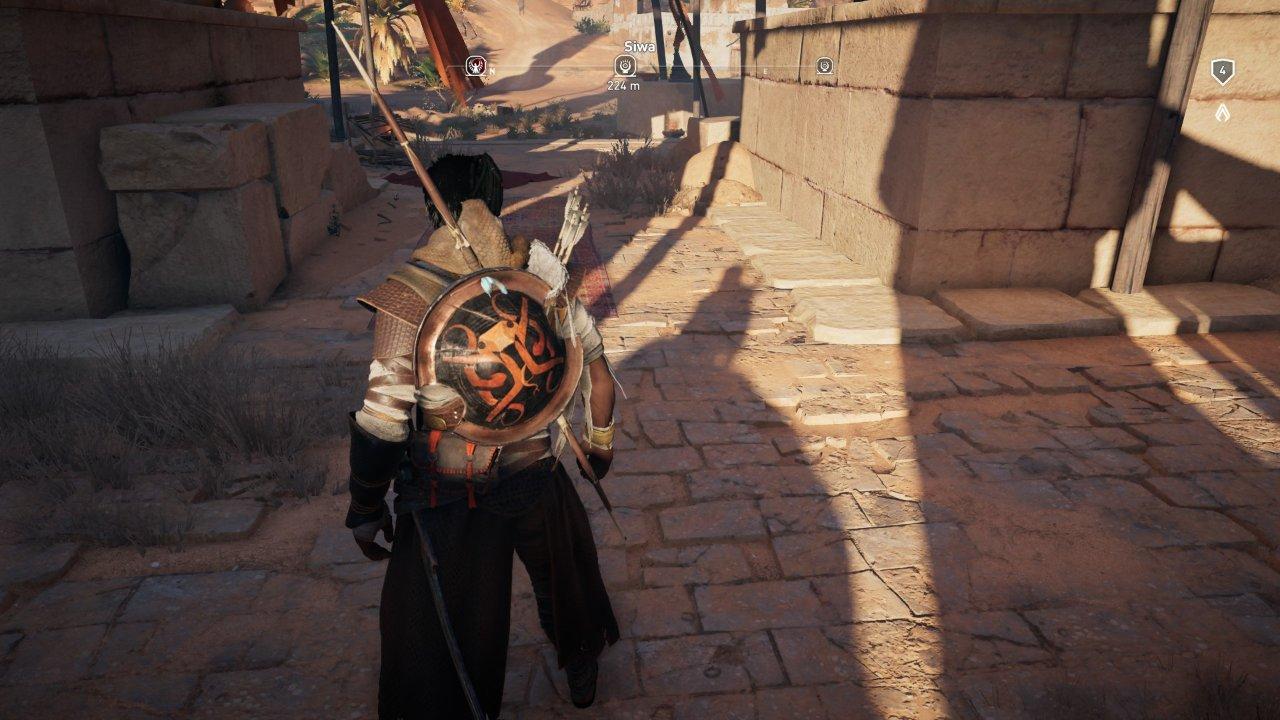
Task: Select the compass marker near the E heading
Action: pyautogui.click(x=824, y=66)
